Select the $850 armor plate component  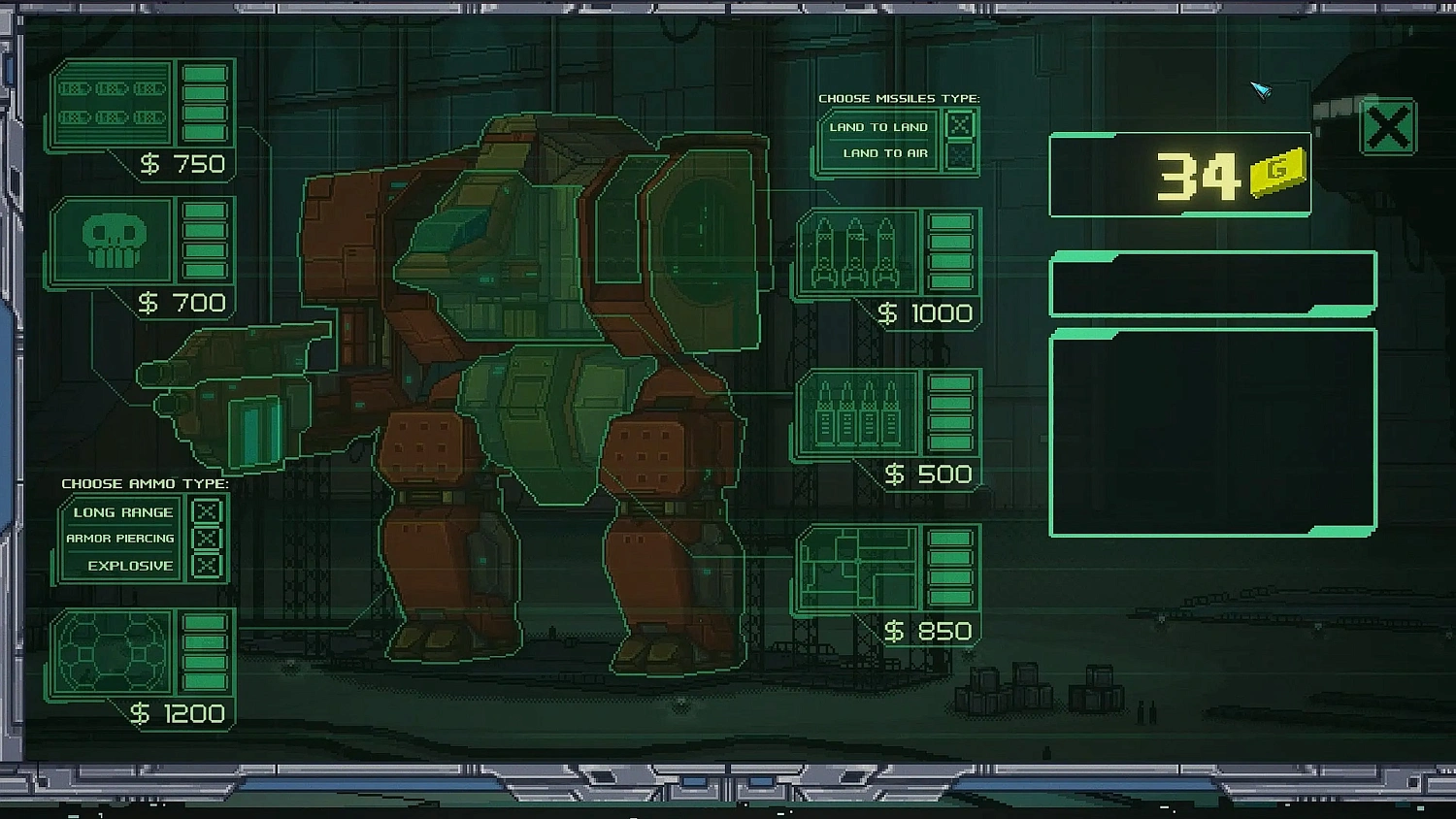(x=857, y=573)
